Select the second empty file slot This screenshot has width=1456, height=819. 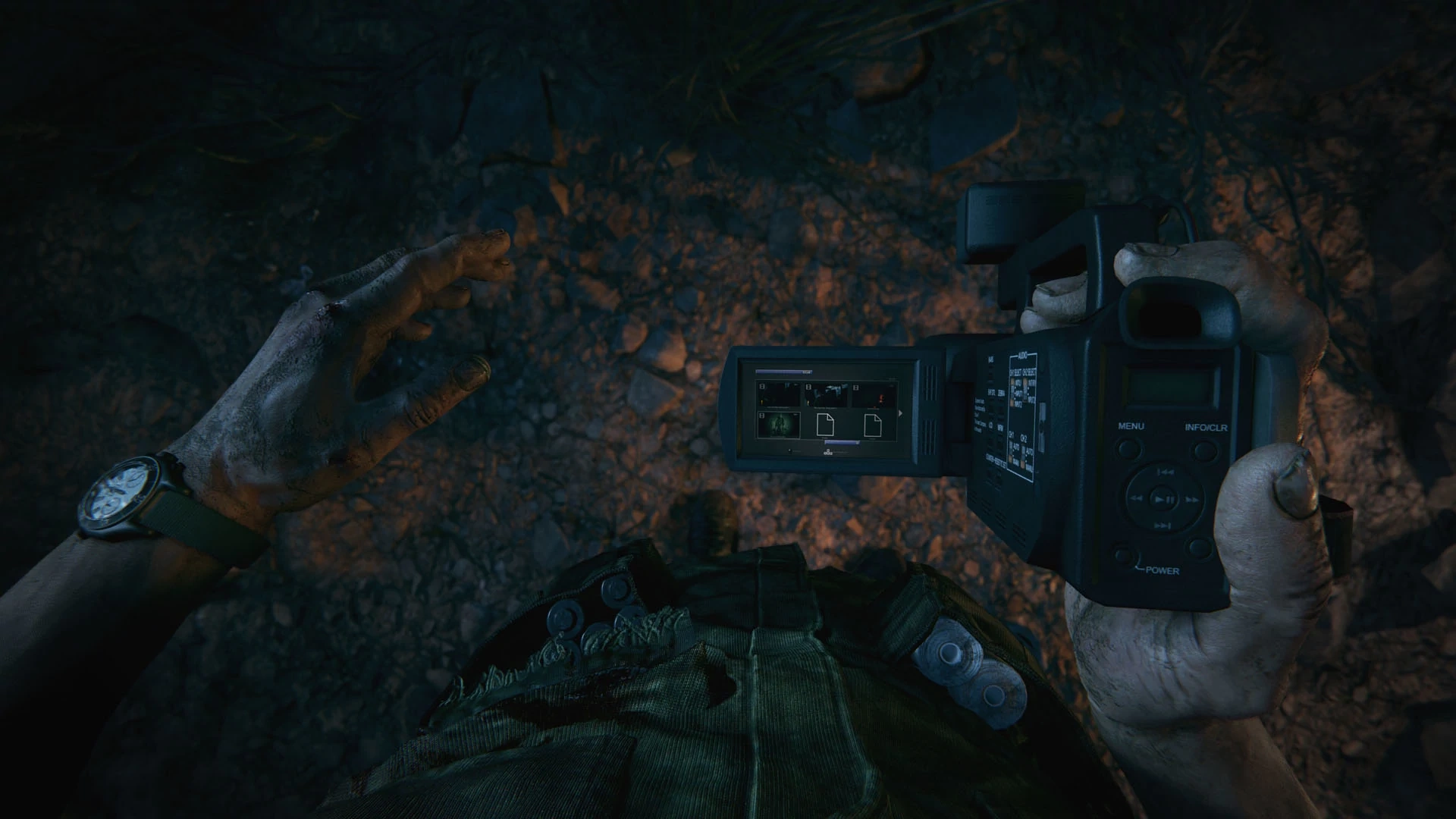[x=872, y=425]
